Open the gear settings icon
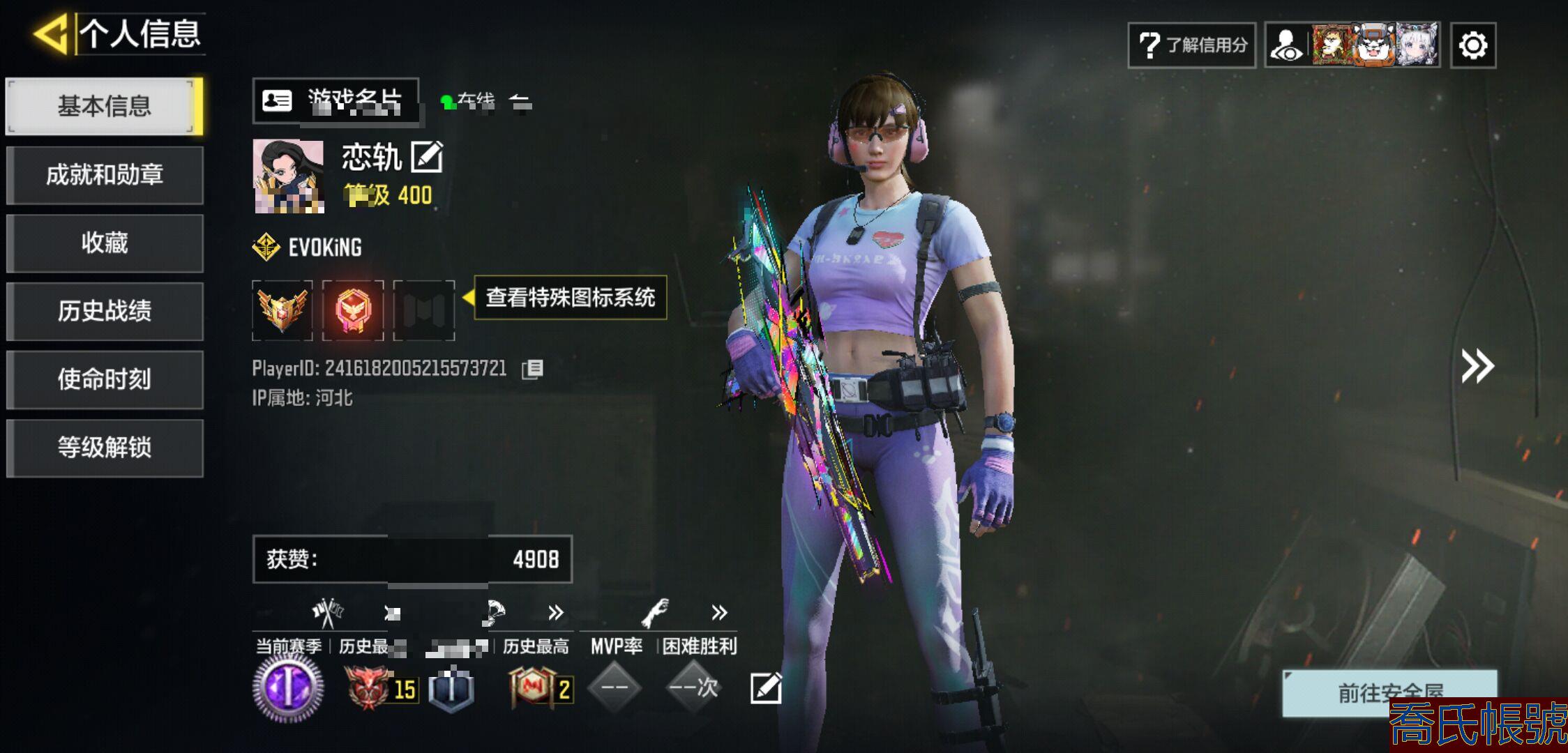The width and height of the screenshot is (1568, 753). point(1472,46)
